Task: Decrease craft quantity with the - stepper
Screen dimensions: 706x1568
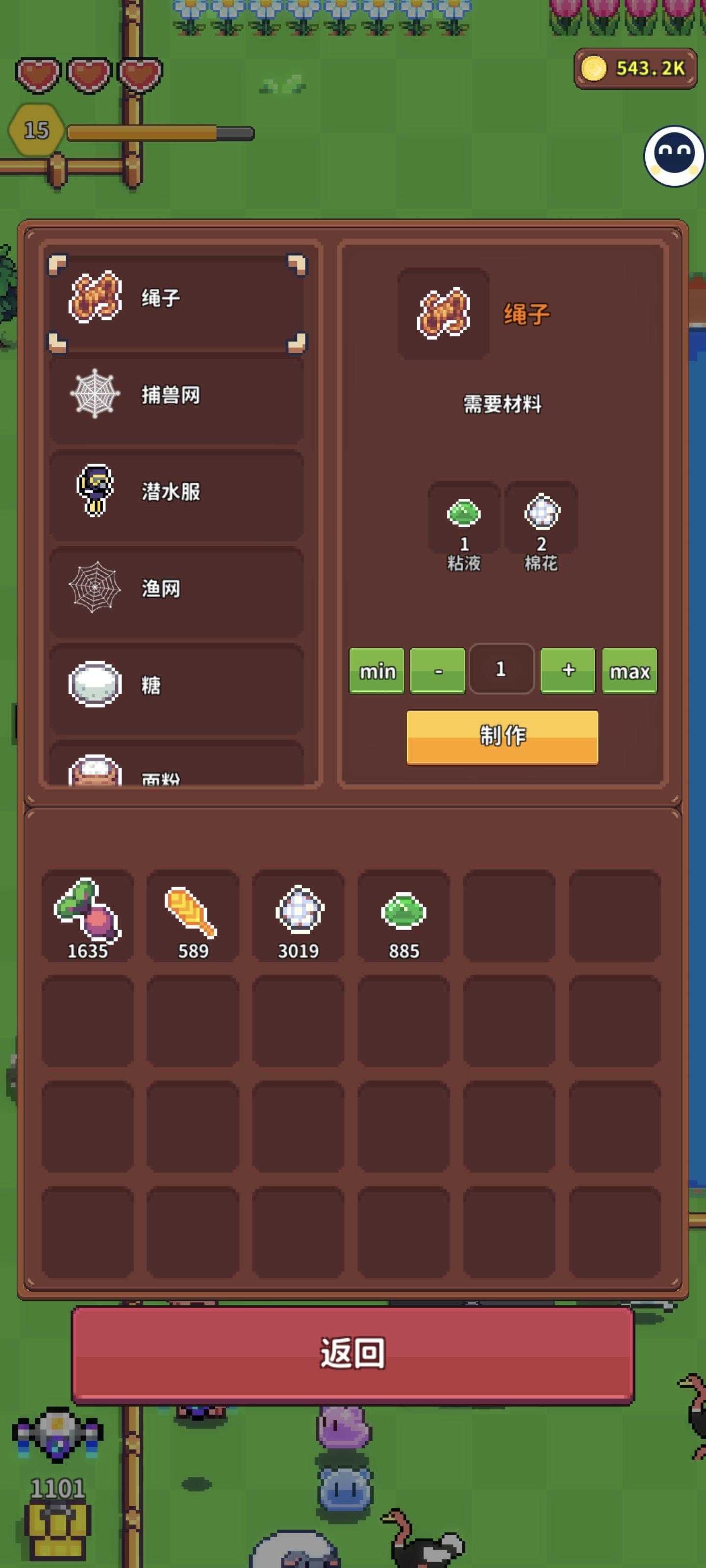Action: (437, 671)
